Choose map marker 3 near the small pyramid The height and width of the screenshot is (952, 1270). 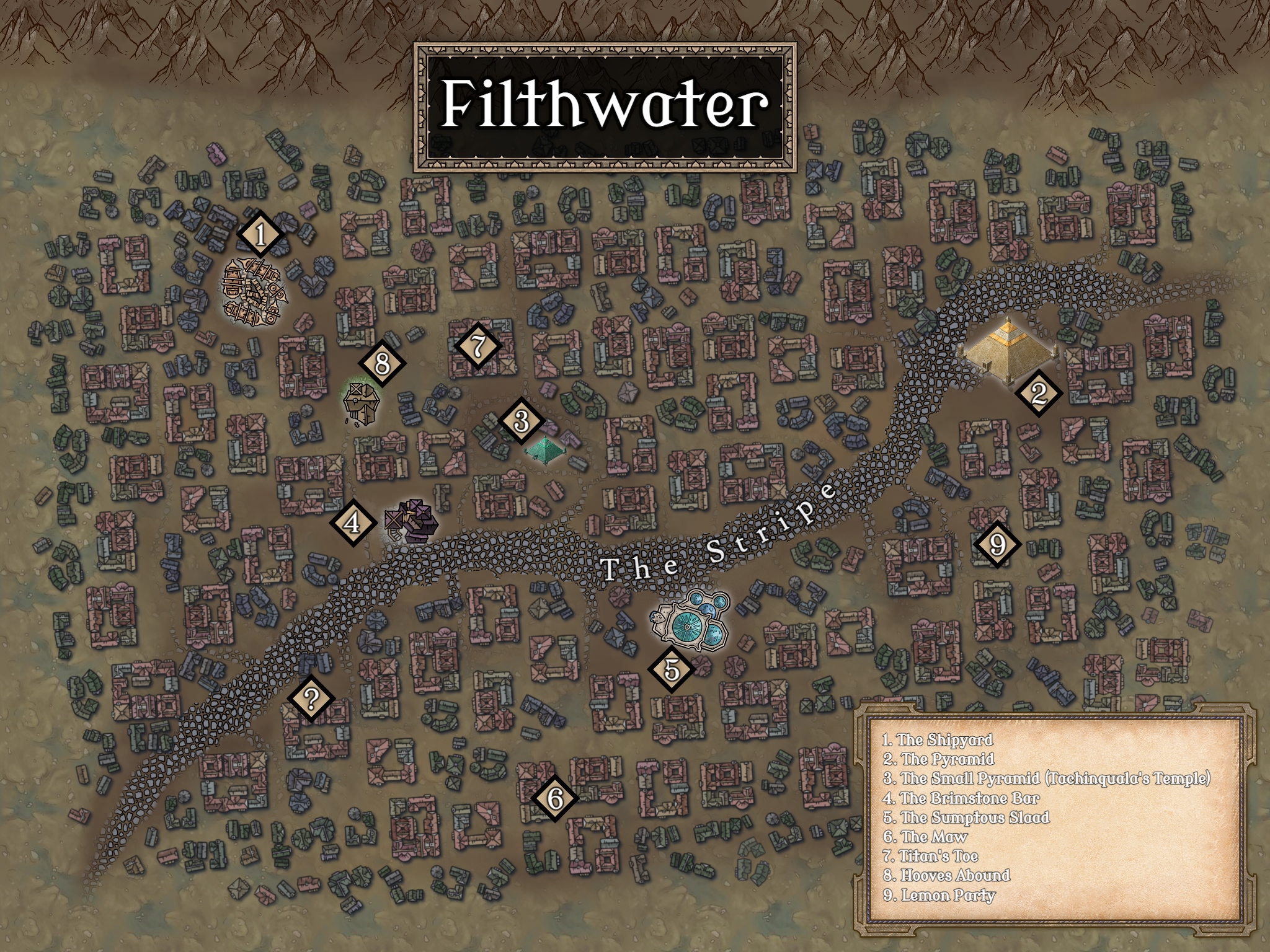point(522,421)
